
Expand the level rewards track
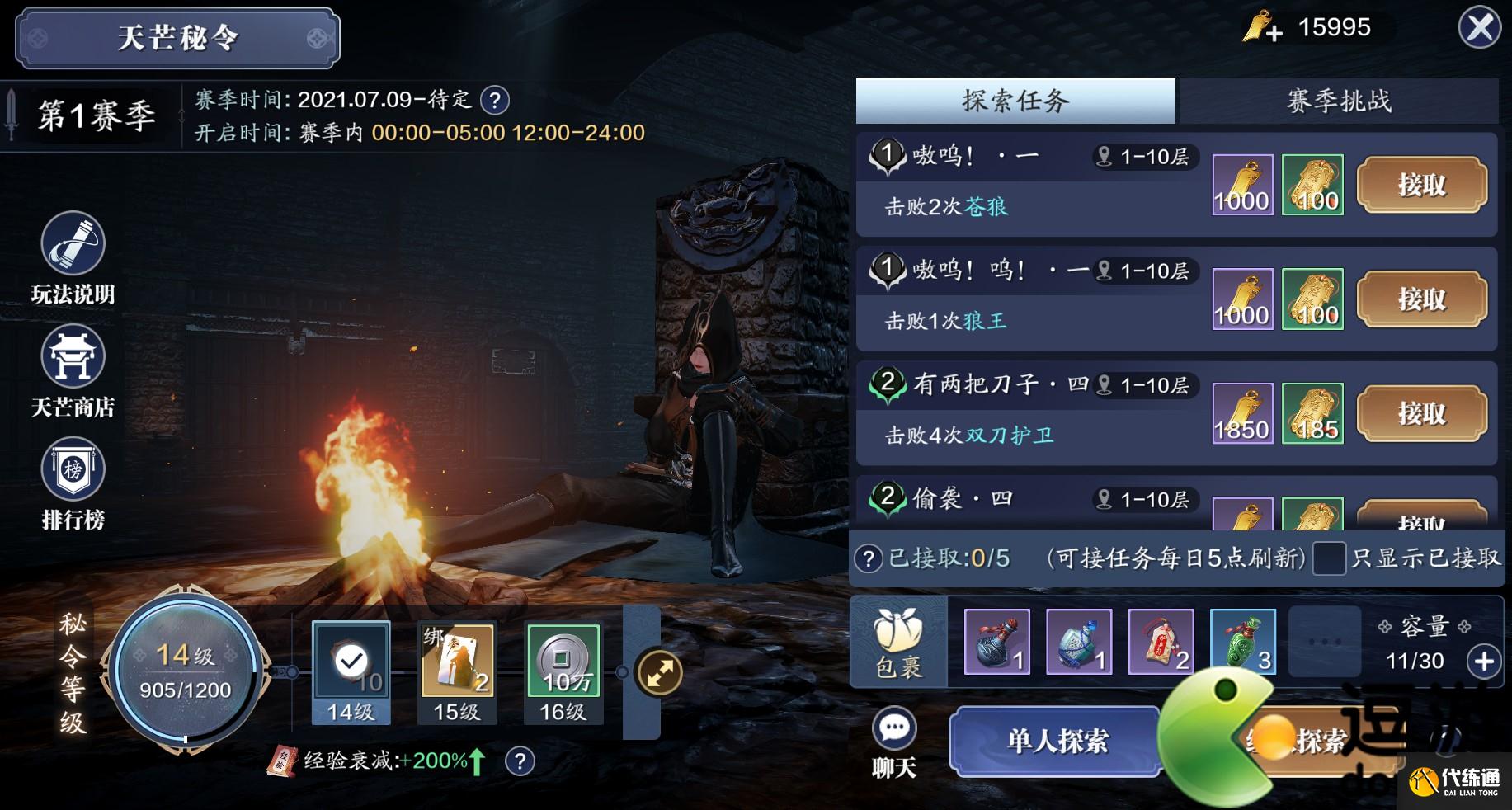pyautogui.click(x=659, y=673)
